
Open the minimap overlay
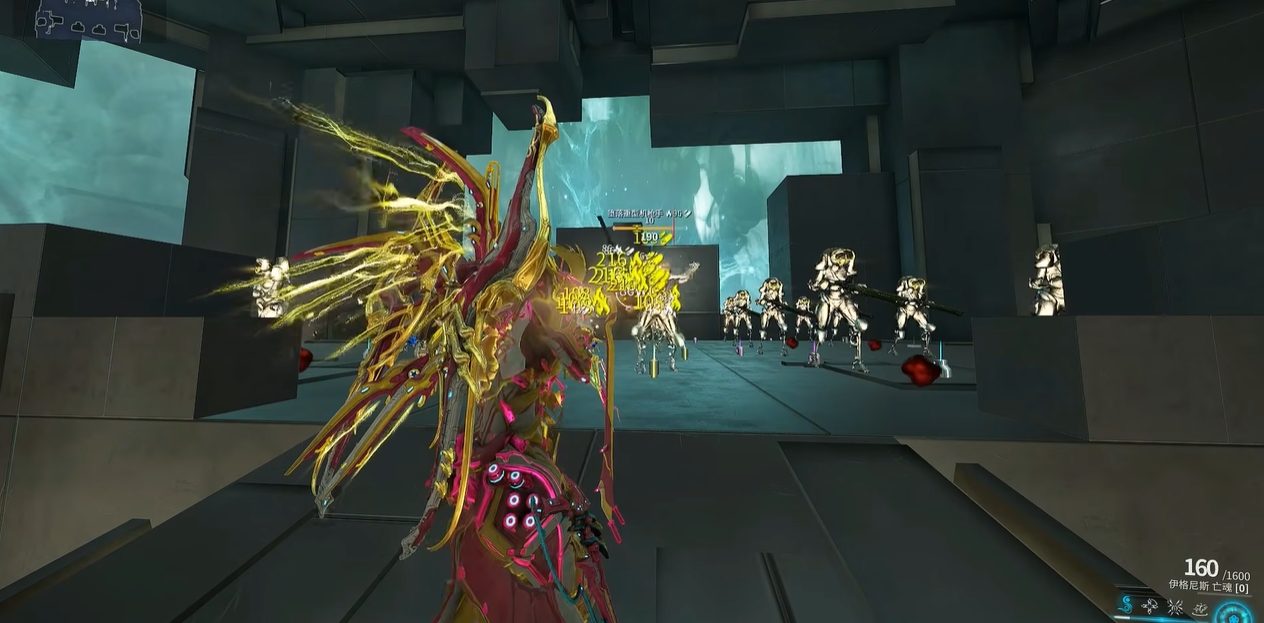(x=88, y=20)
